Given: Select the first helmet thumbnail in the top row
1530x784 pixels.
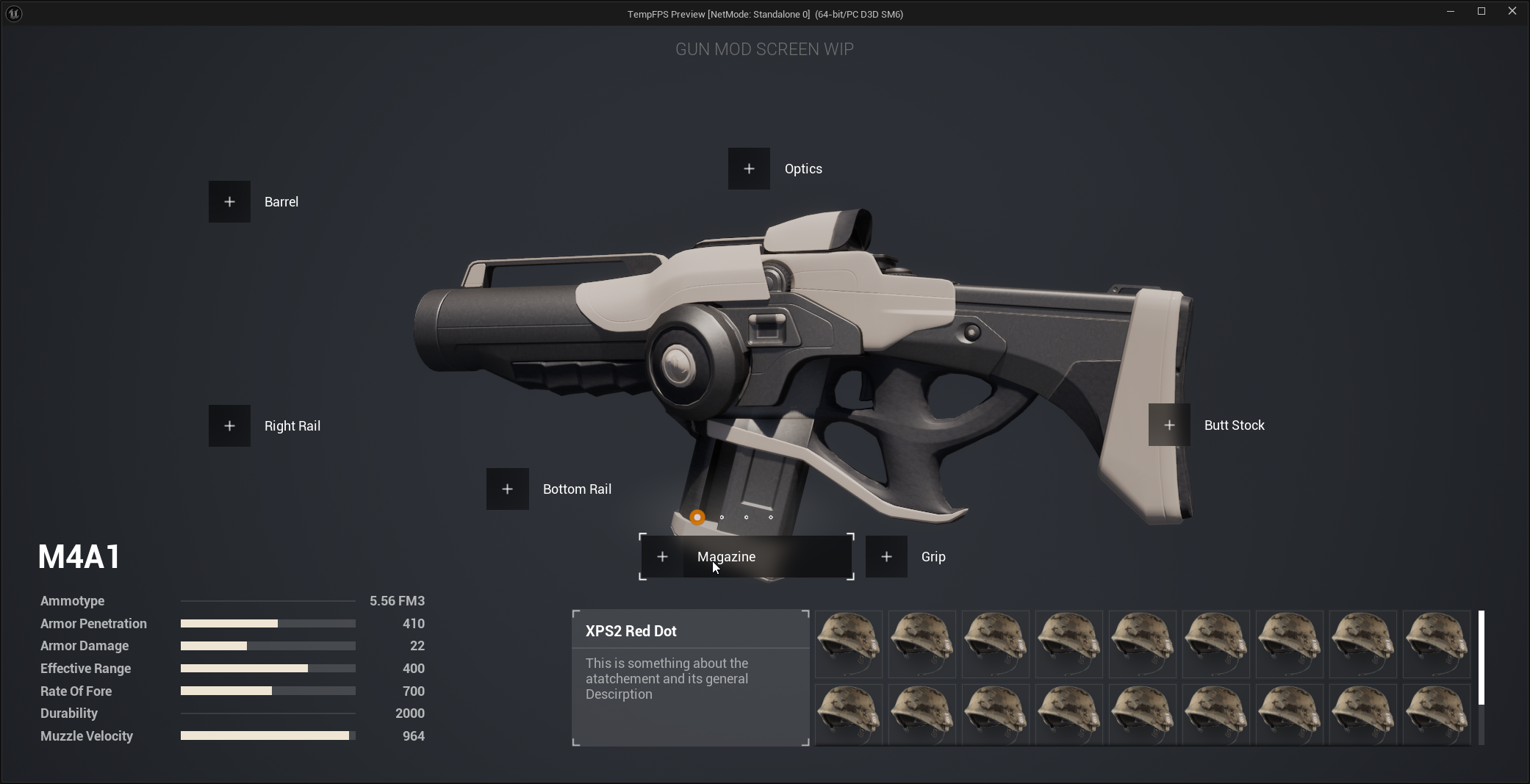Looking at the screenshot, I should coord(848,644).
